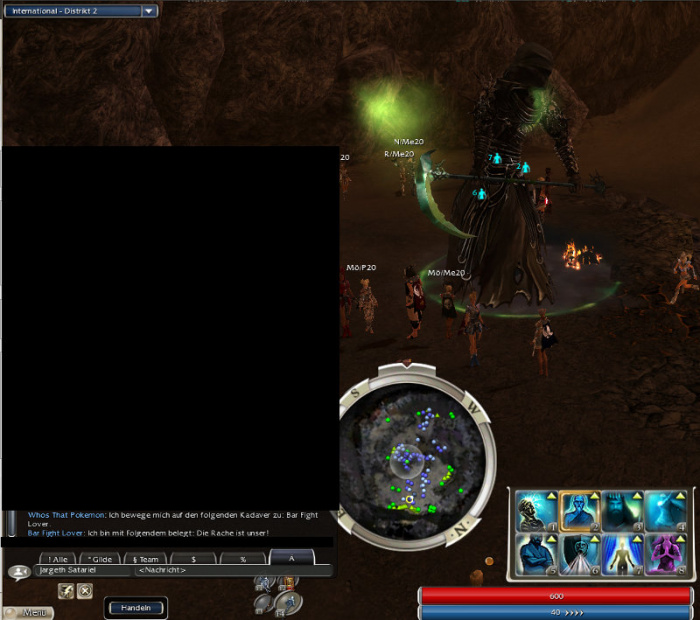The height and width of the screenshot is (620, 700).
Task: Use the bearded crowned figure skill 3
Action: pos(622,512)
